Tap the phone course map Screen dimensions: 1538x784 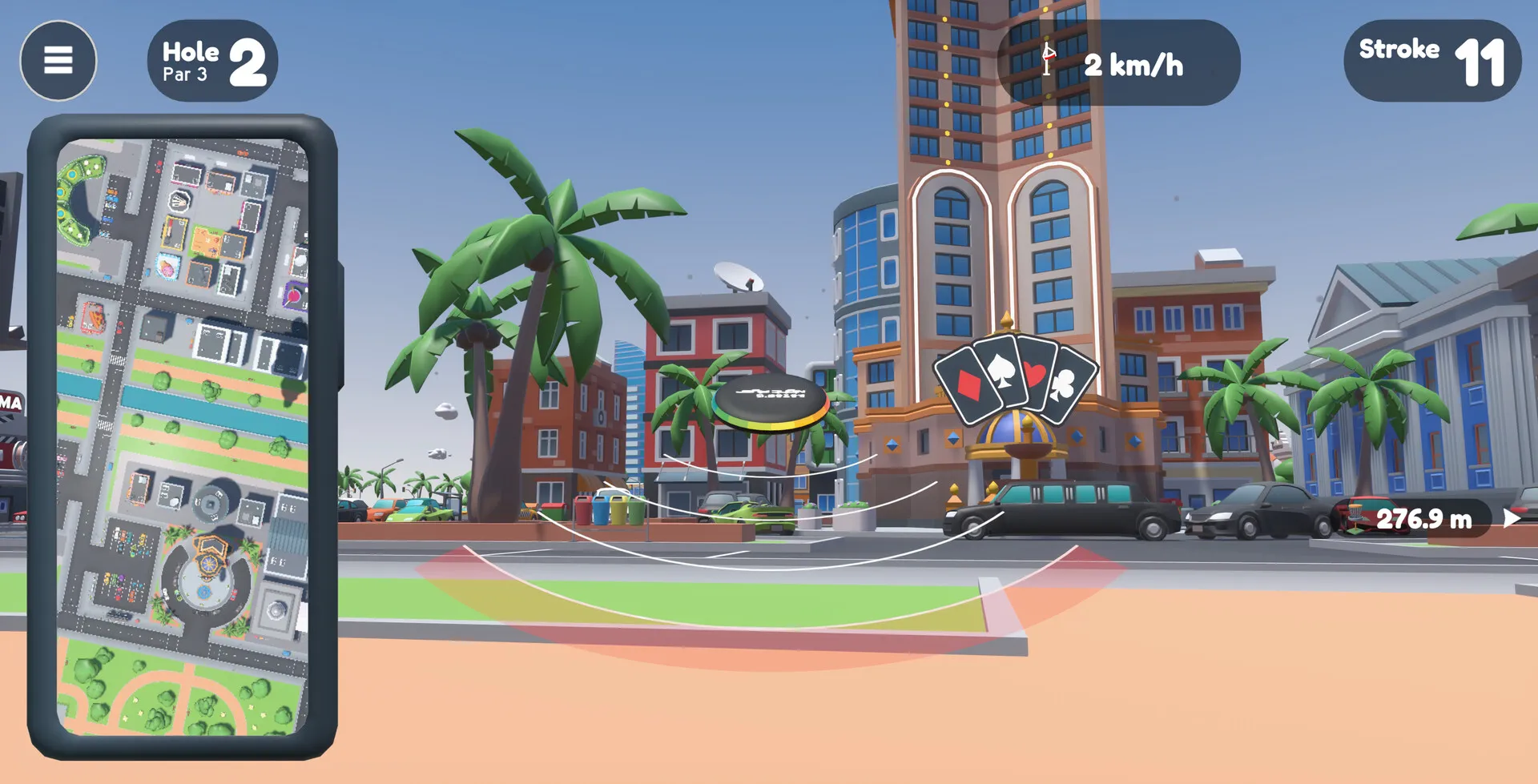click(x=183, y=436)
